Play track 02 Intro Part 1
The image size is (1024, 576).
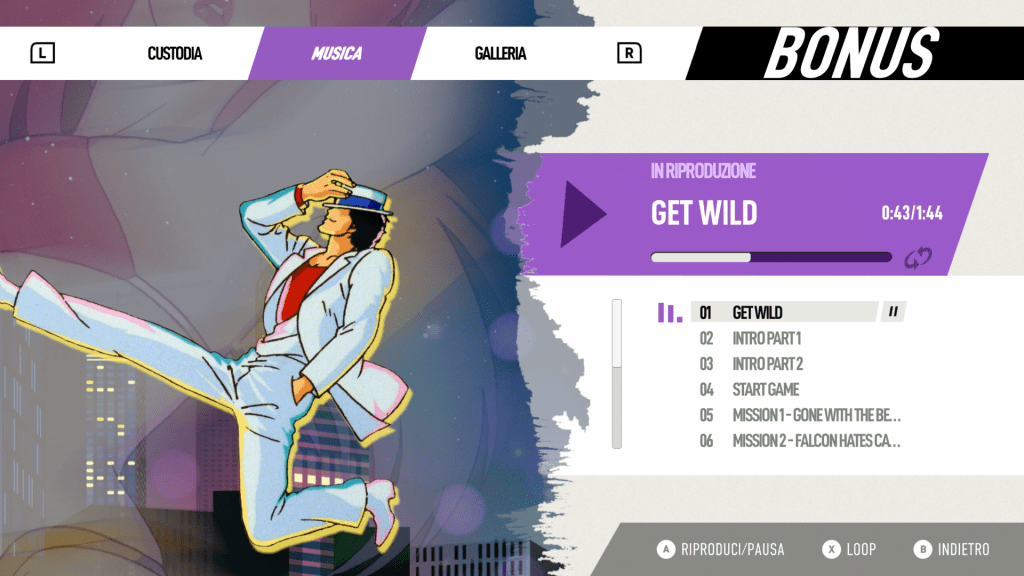click(766, 339)
